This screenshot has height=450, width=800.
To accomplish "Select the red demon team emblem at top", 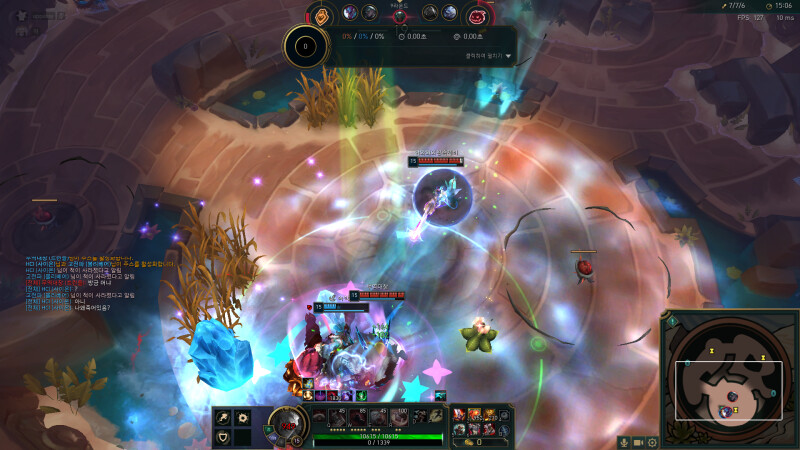I will pos(477,16).
